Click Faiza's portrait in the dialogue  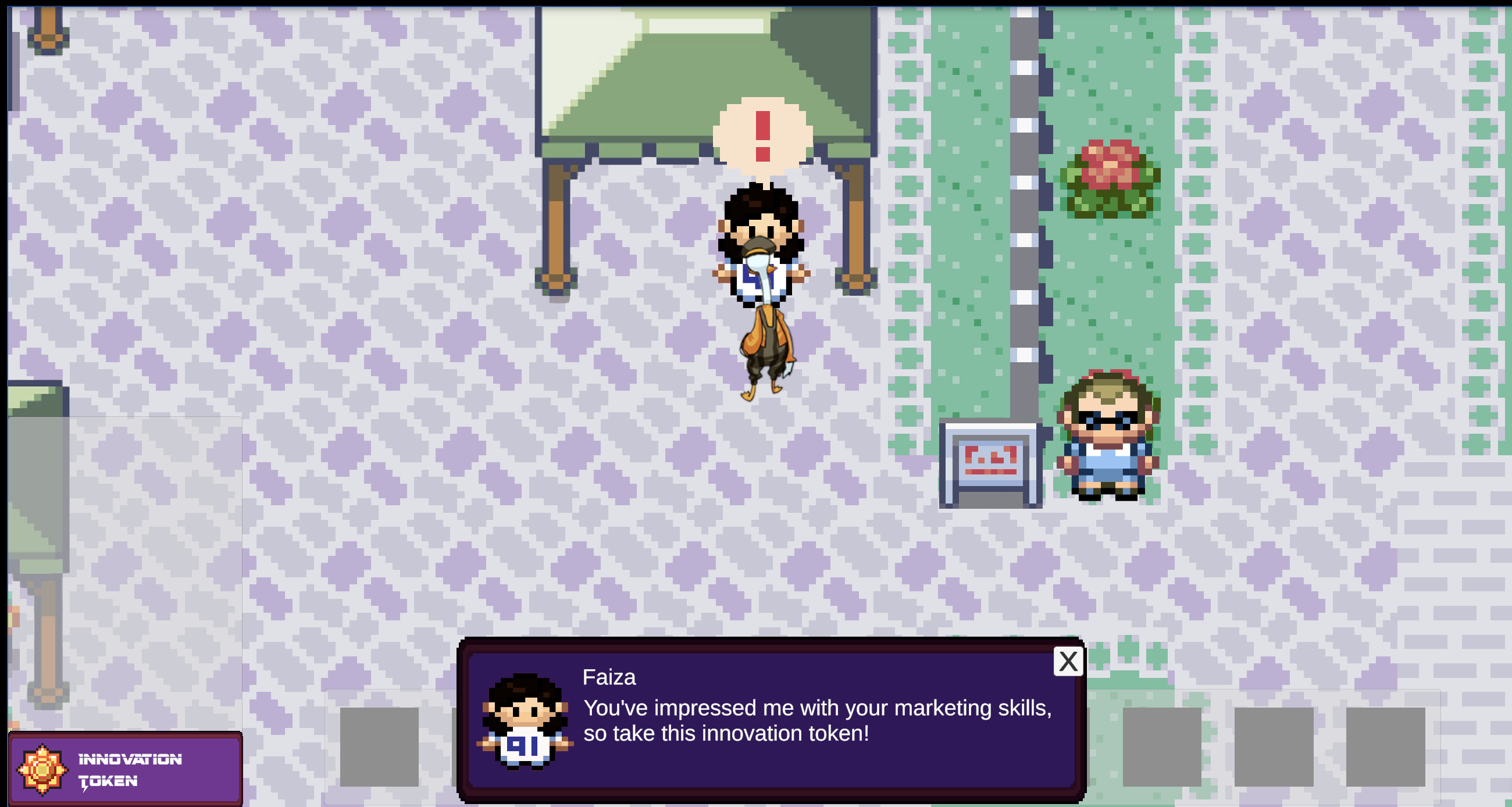click(524, 722)
